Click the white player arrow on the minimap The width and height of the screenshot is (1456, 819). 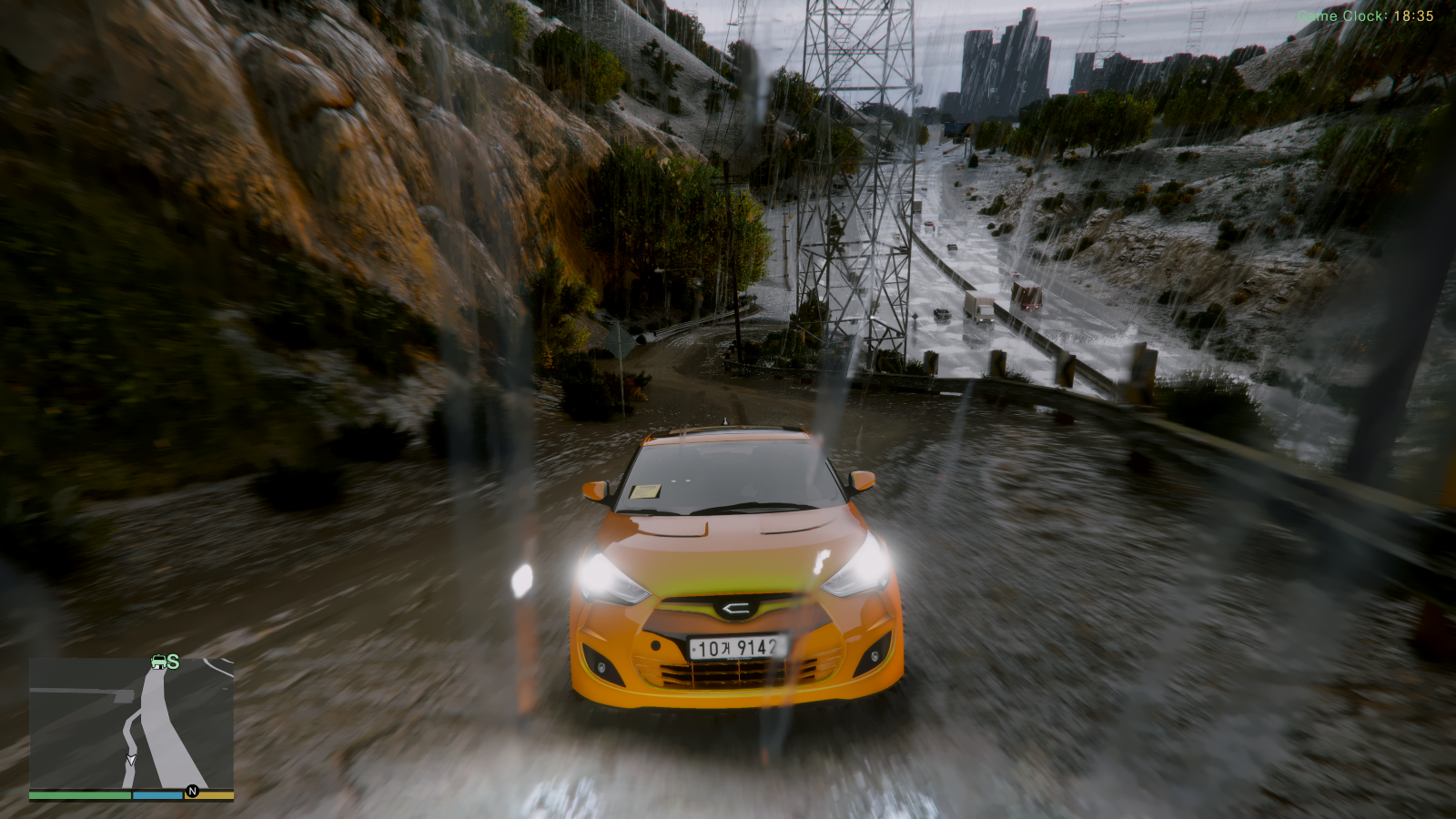tap(131, 760)
